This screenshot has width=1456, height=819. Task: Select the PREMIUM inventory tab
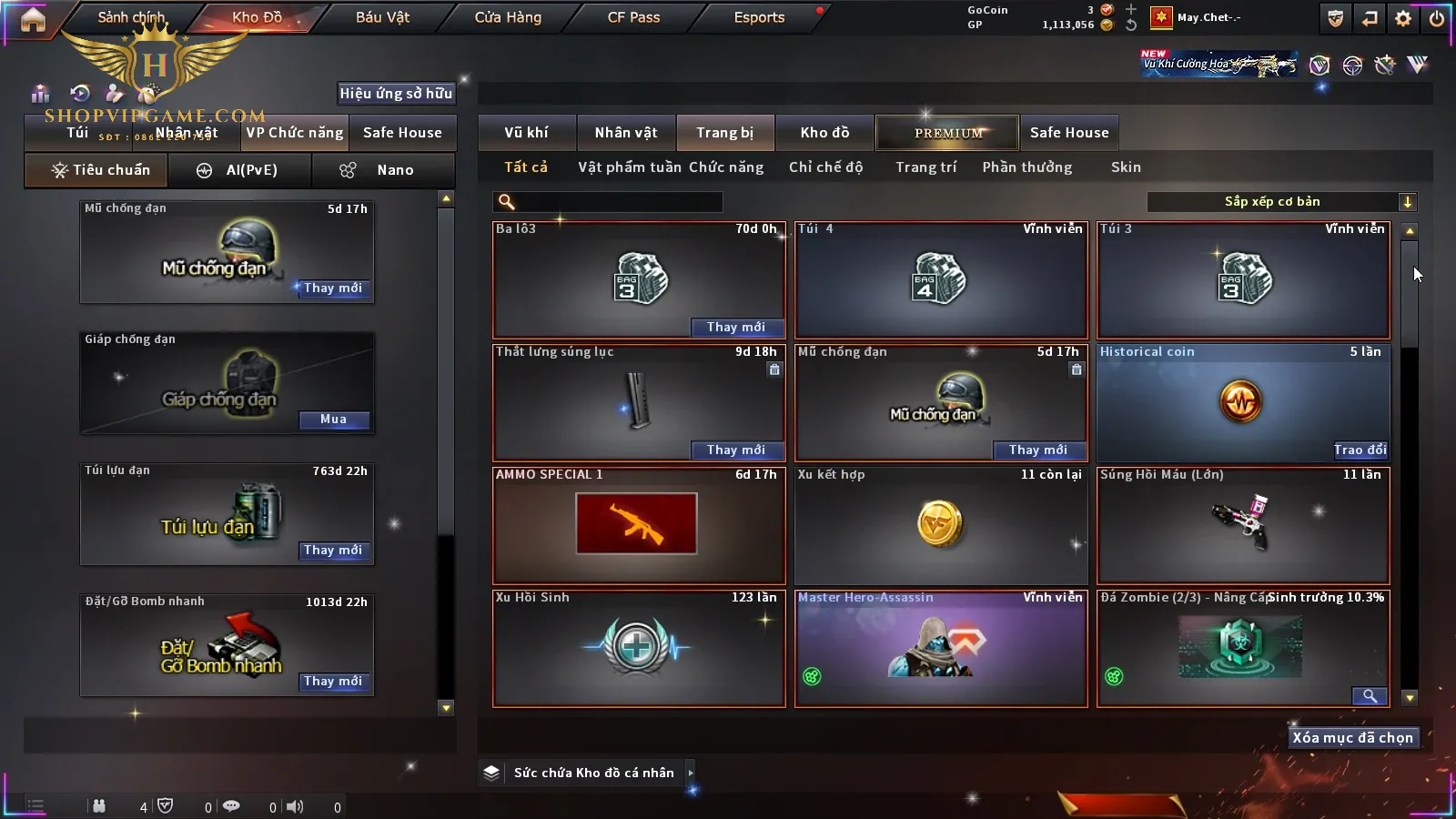948,133
